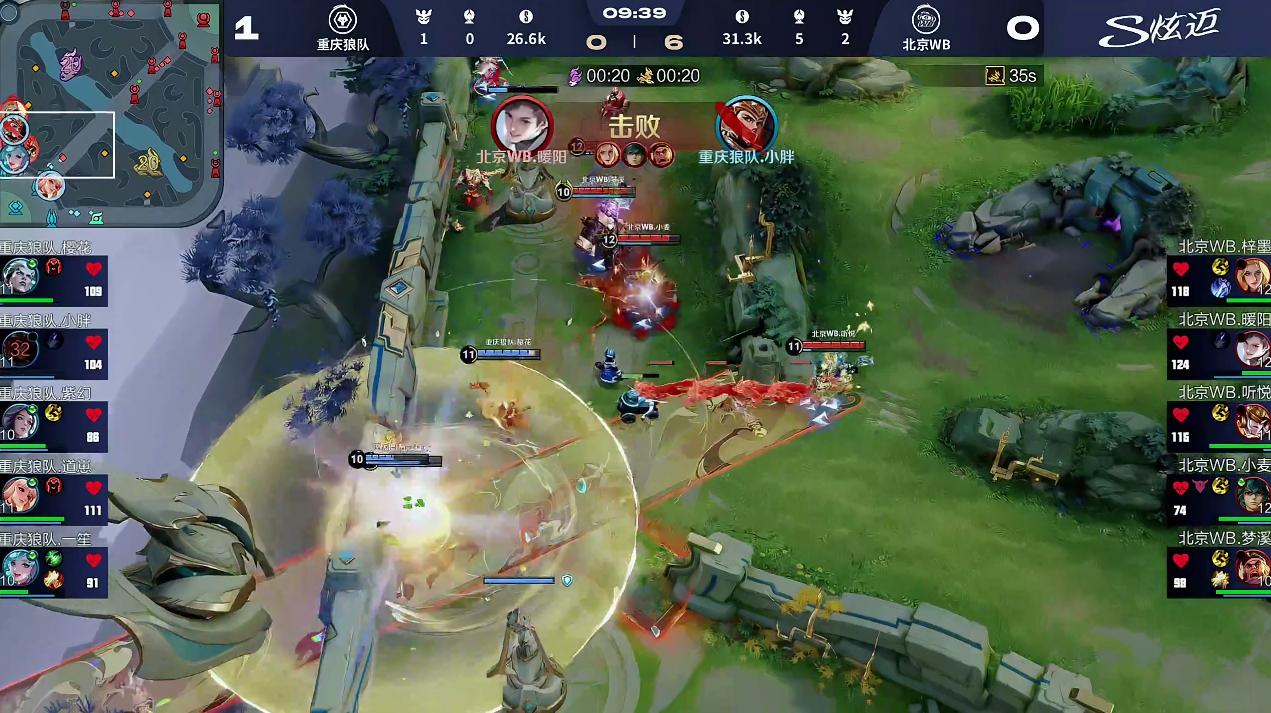Select player 北京WB.梓墨's hero portrait
The height and width of the screenshot is (713, 1271).
click(1251, 276)
